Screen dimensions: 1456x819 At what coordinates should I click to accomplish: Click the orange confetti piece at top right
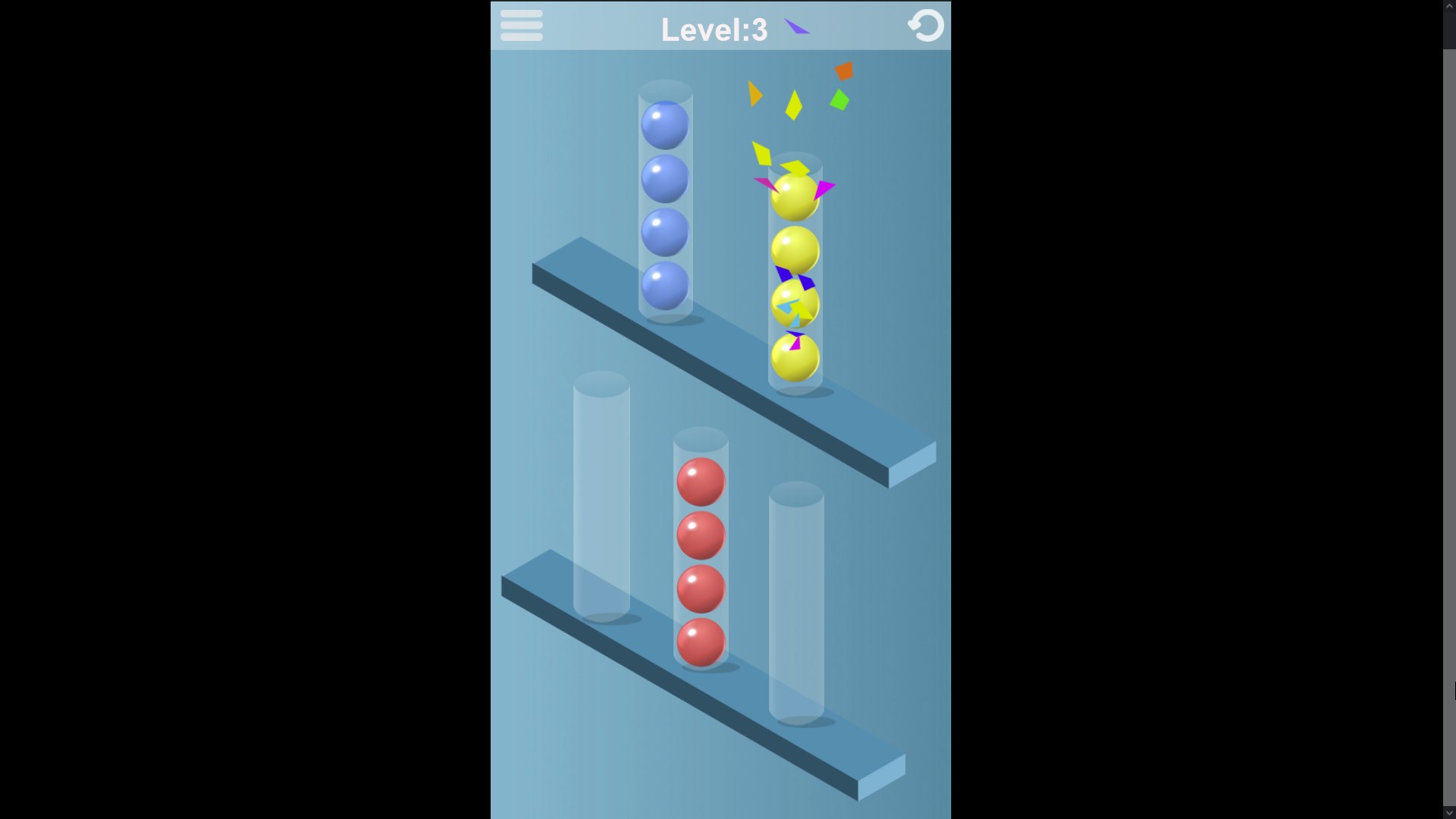[x=843, y=71]
